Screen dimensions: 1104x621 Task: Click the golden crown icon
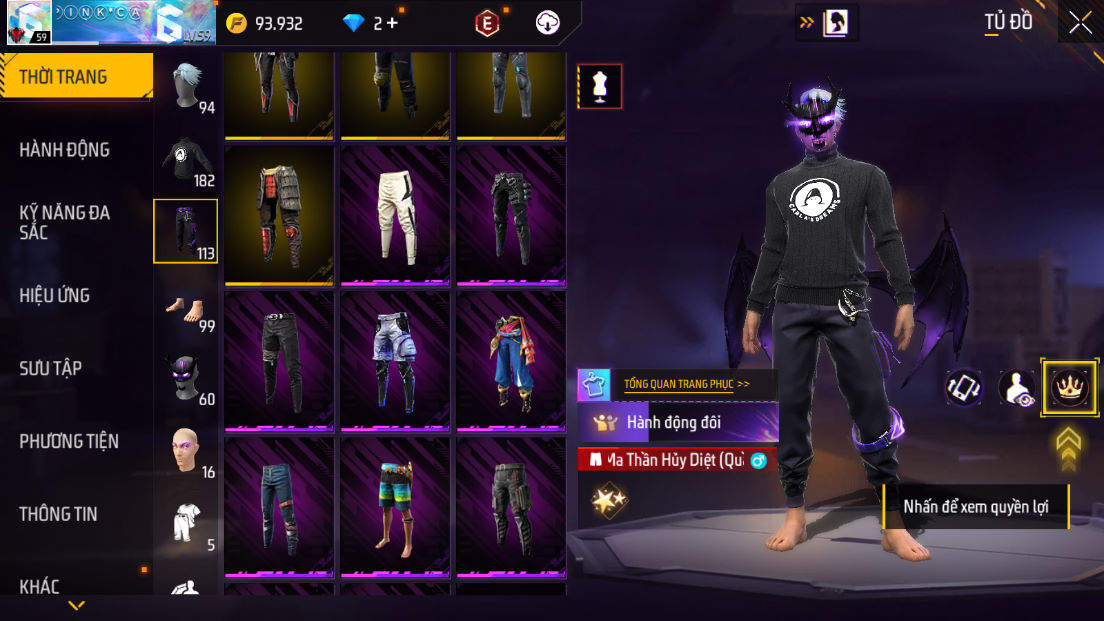[x=1069, y=387]
